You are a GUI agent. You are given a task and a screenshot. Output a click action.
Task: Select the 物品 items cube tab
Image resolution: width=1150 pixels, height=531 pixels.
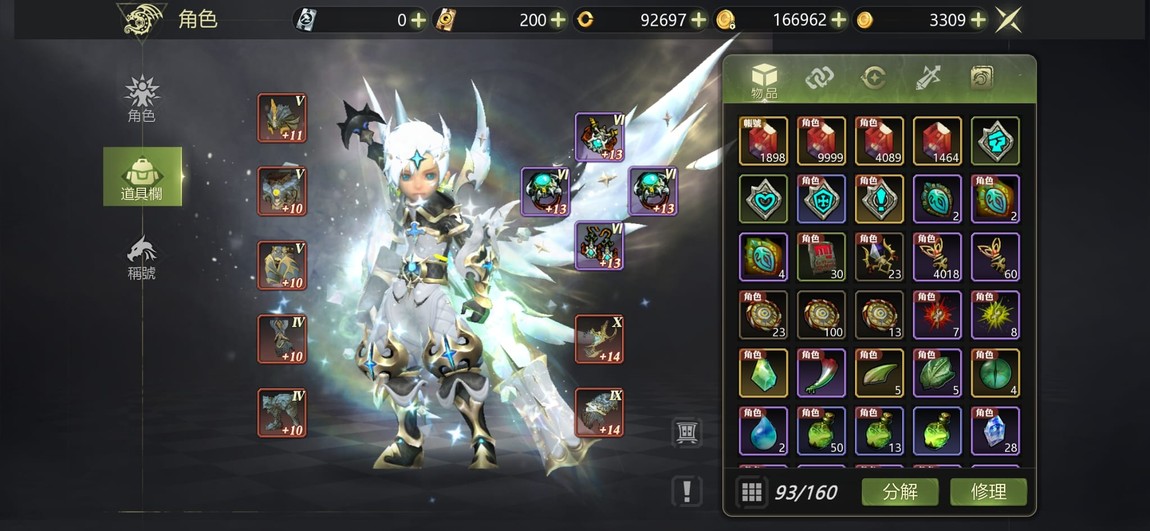765,79
